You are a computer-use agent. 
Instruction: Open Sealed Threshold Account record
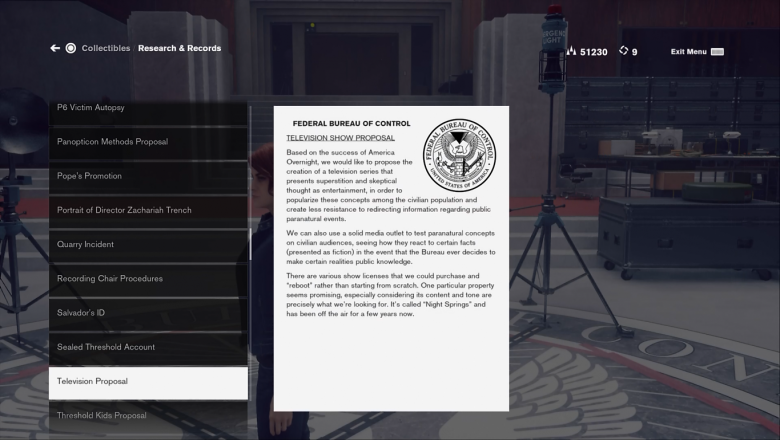147,347
